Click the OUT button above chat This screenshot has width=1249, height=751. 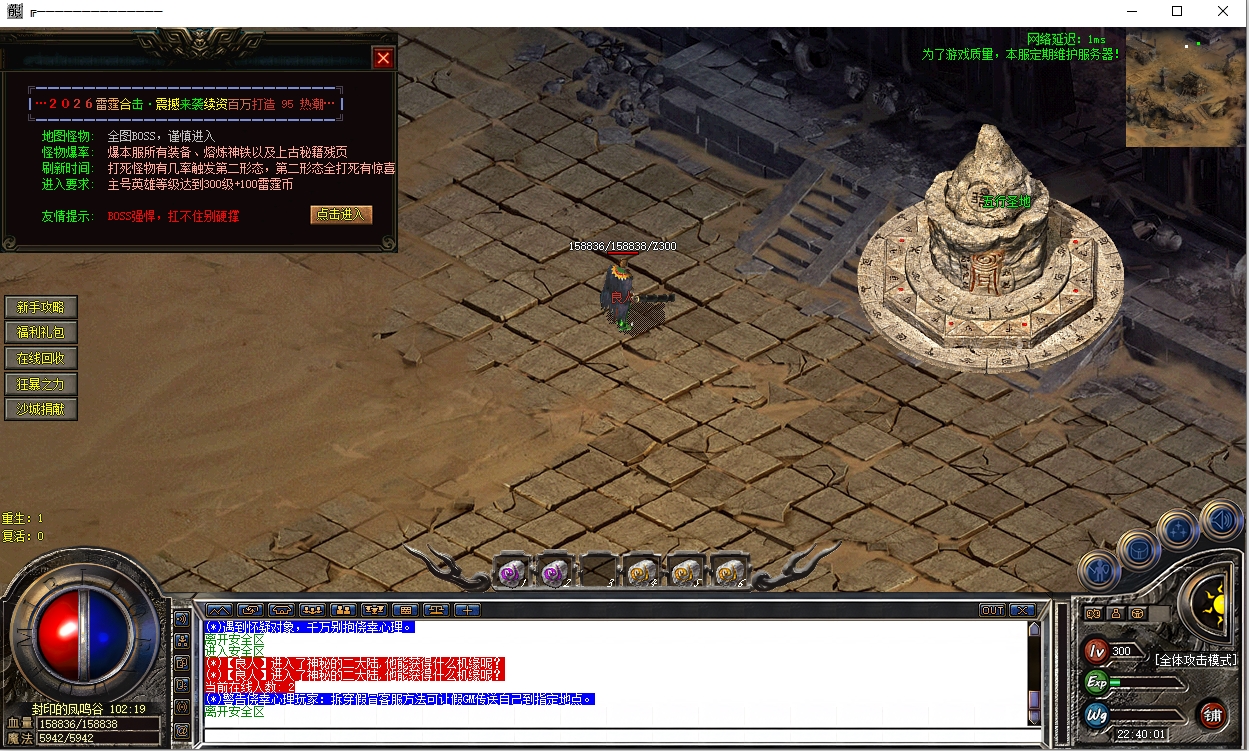(992, 610)
